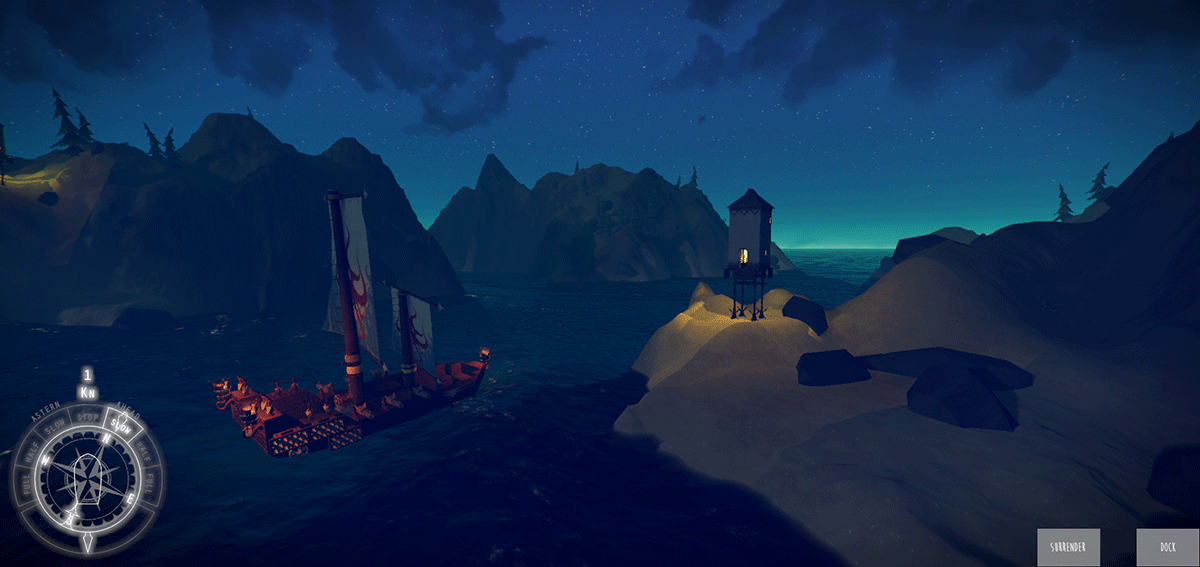The height and width of the screenshot is (567, 1200).
Task: Select Ahead Slow on the speed dial
Action: coord(121,425)
